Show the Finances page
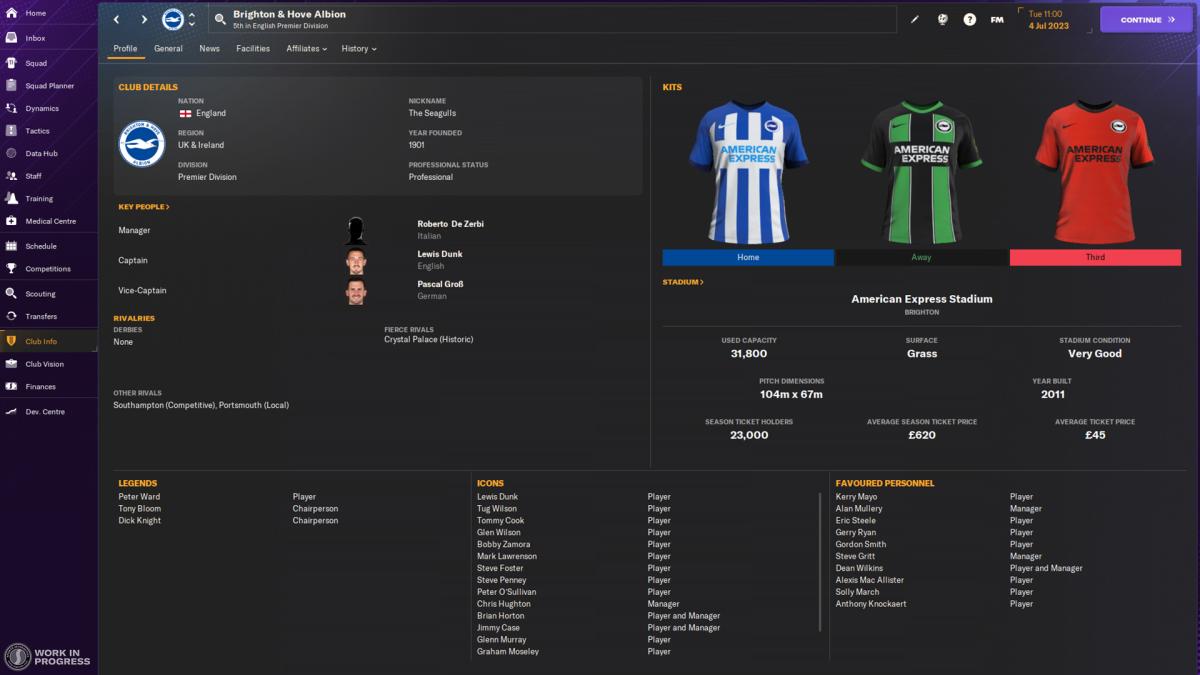Viewport: 1200px width, 675px height. [40, 386]
